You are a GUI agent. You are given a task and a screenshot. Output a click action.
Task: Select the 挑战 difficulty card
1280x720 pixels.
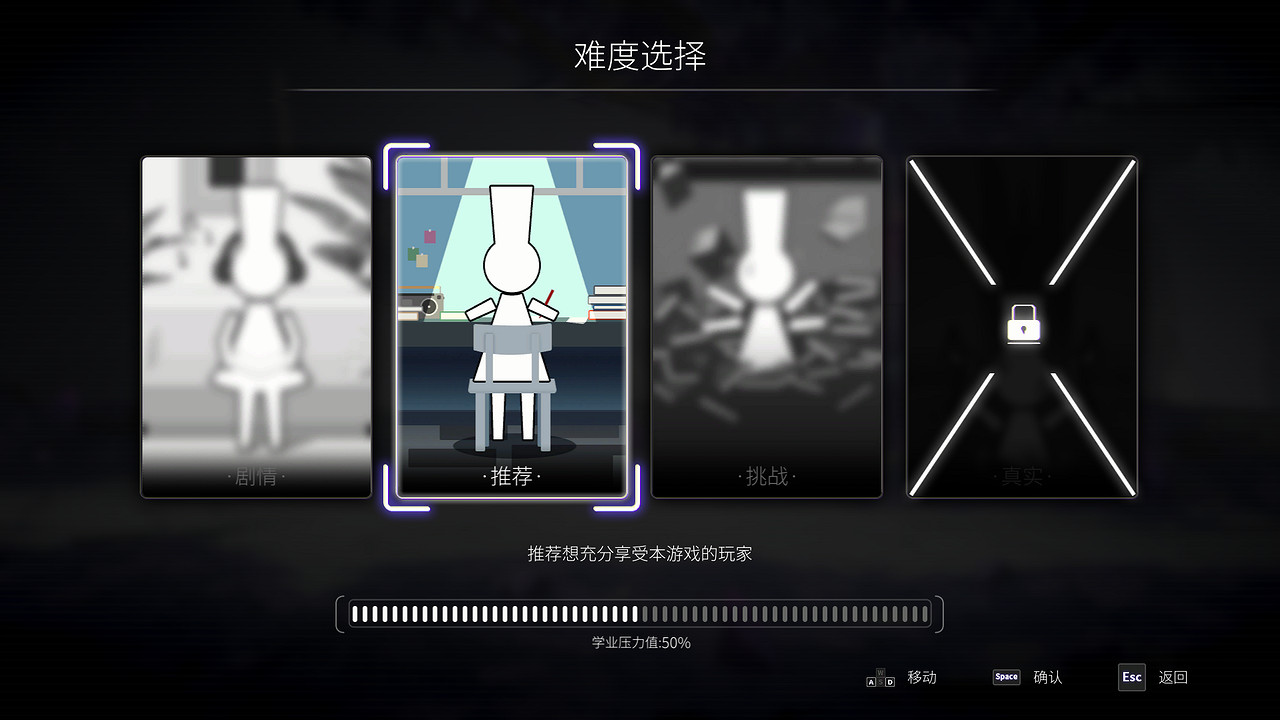tap(766, 325)
